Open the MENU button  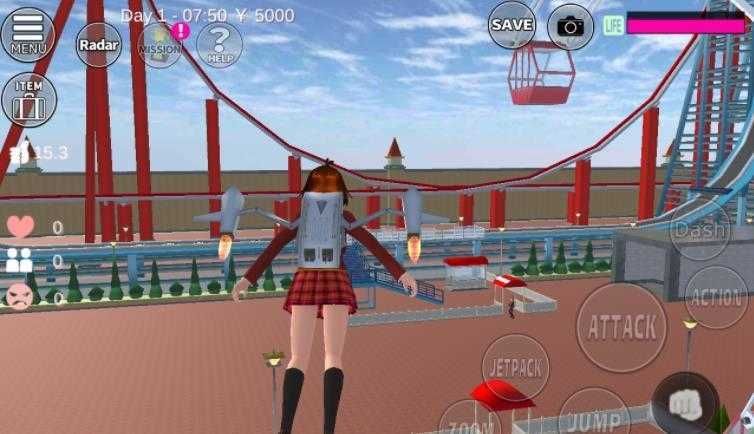point(28,33)
